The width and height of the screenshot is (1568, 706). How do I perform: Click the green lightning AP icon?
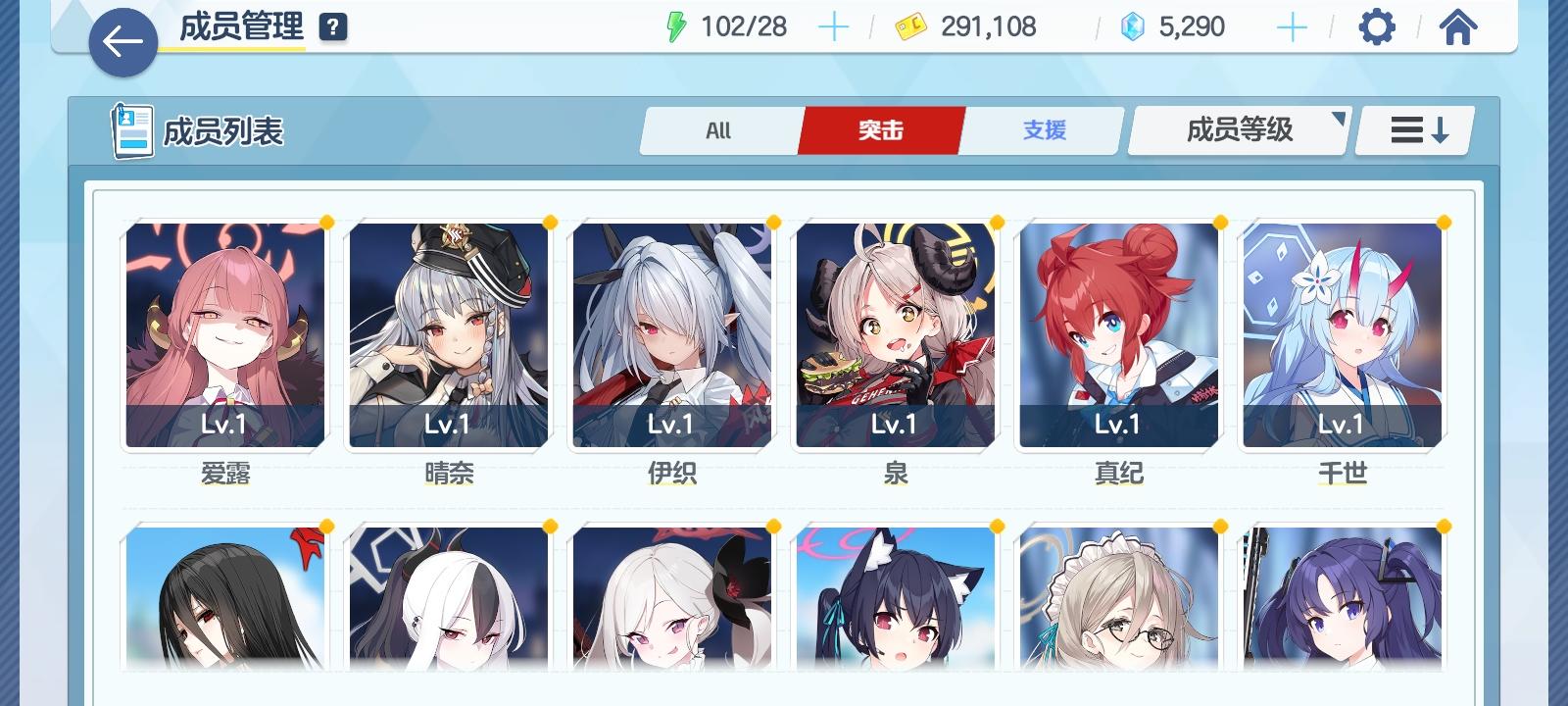[677, 26]
